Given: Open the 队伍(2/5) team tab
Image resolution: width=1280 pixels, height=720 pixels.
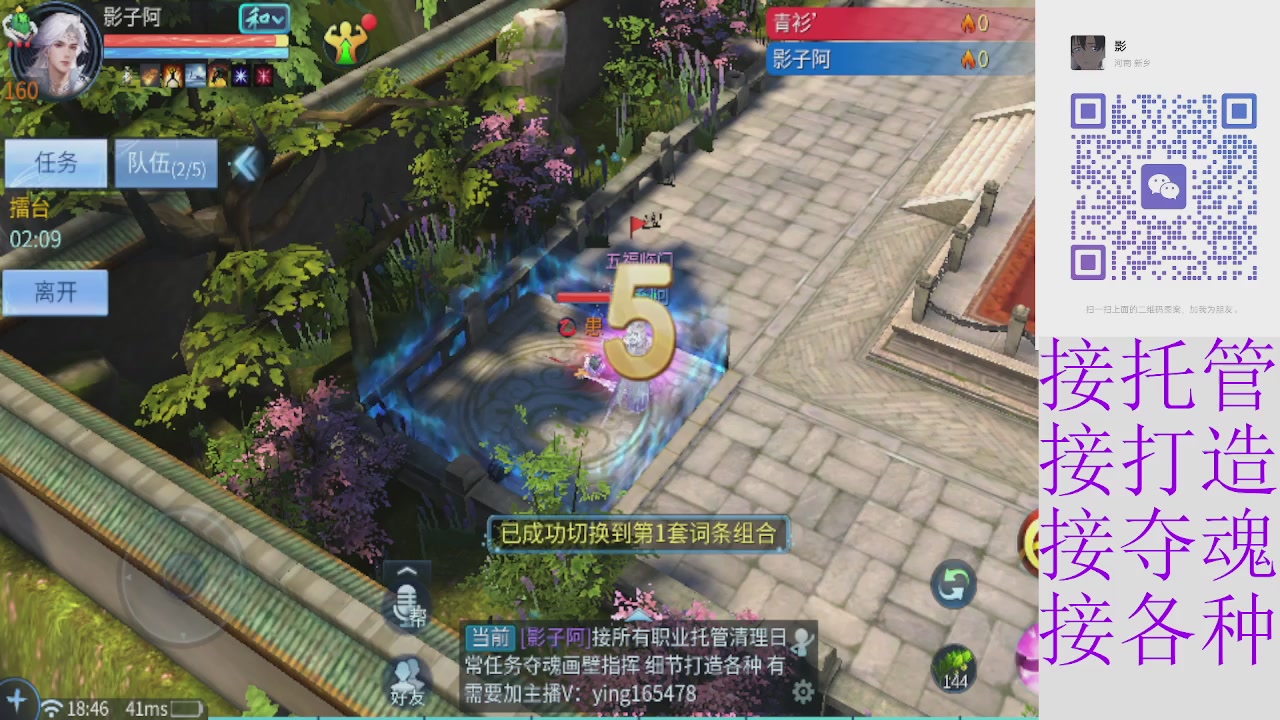Looking at the screenshot, I should click(x=164, y=163).
